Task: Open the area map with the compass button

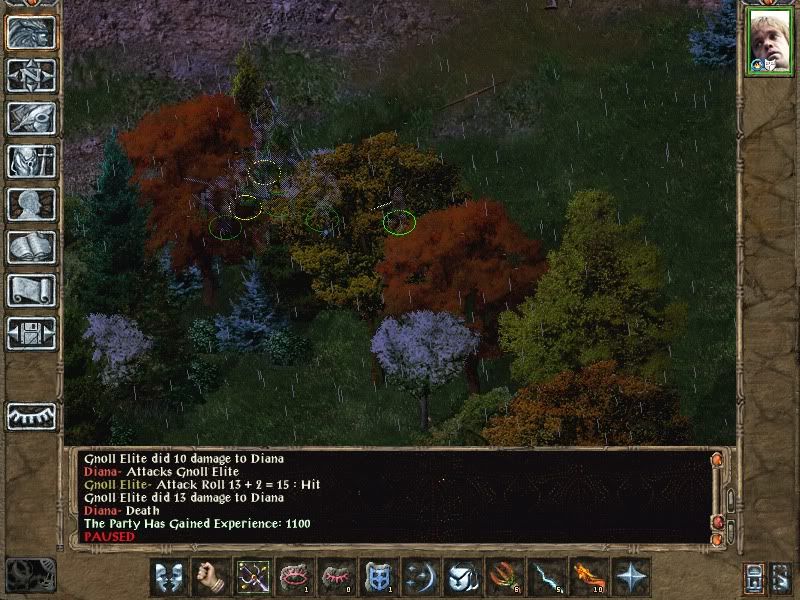Action: tap(31, 75)
